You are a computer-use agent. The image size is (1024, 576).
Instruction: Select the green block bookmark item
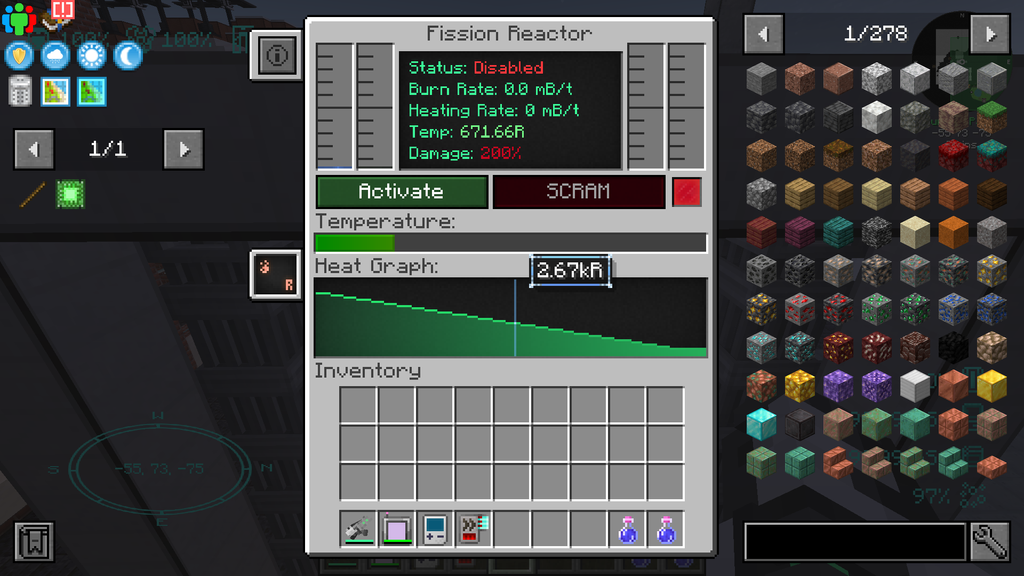70,193
